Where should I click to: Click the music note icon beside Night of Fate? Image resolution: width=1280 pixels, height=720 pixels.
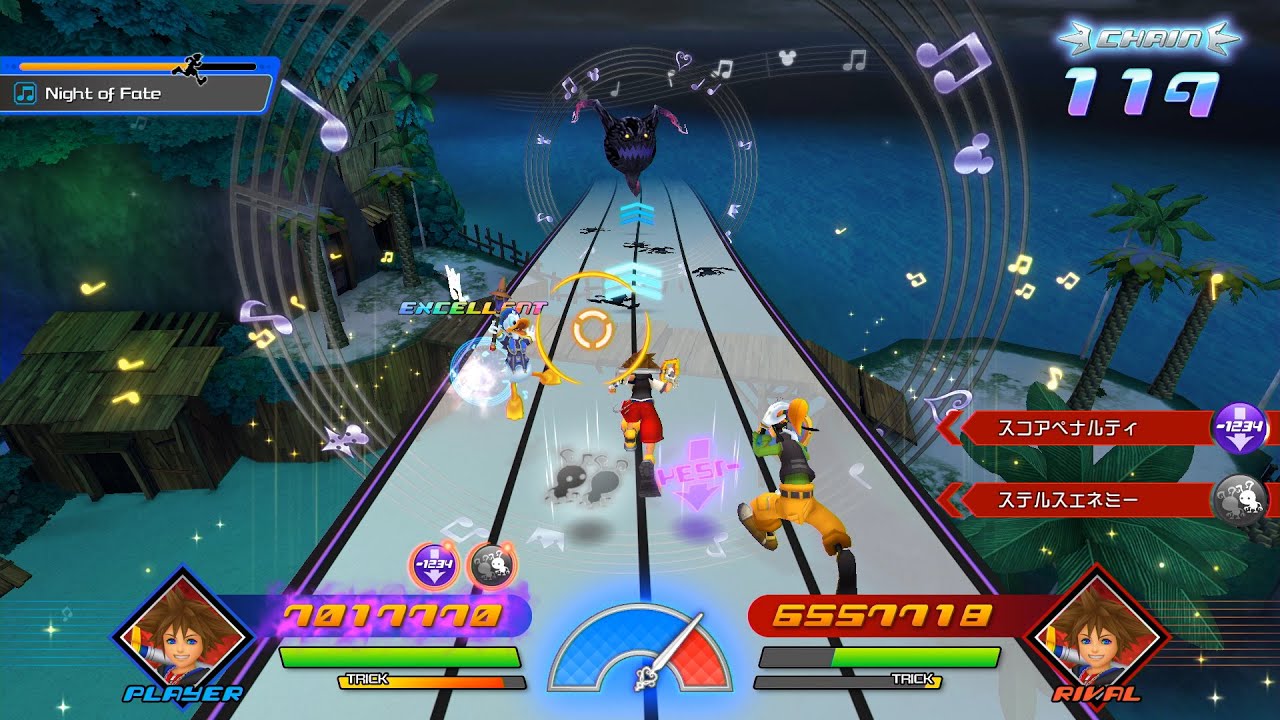pos(27,94)
